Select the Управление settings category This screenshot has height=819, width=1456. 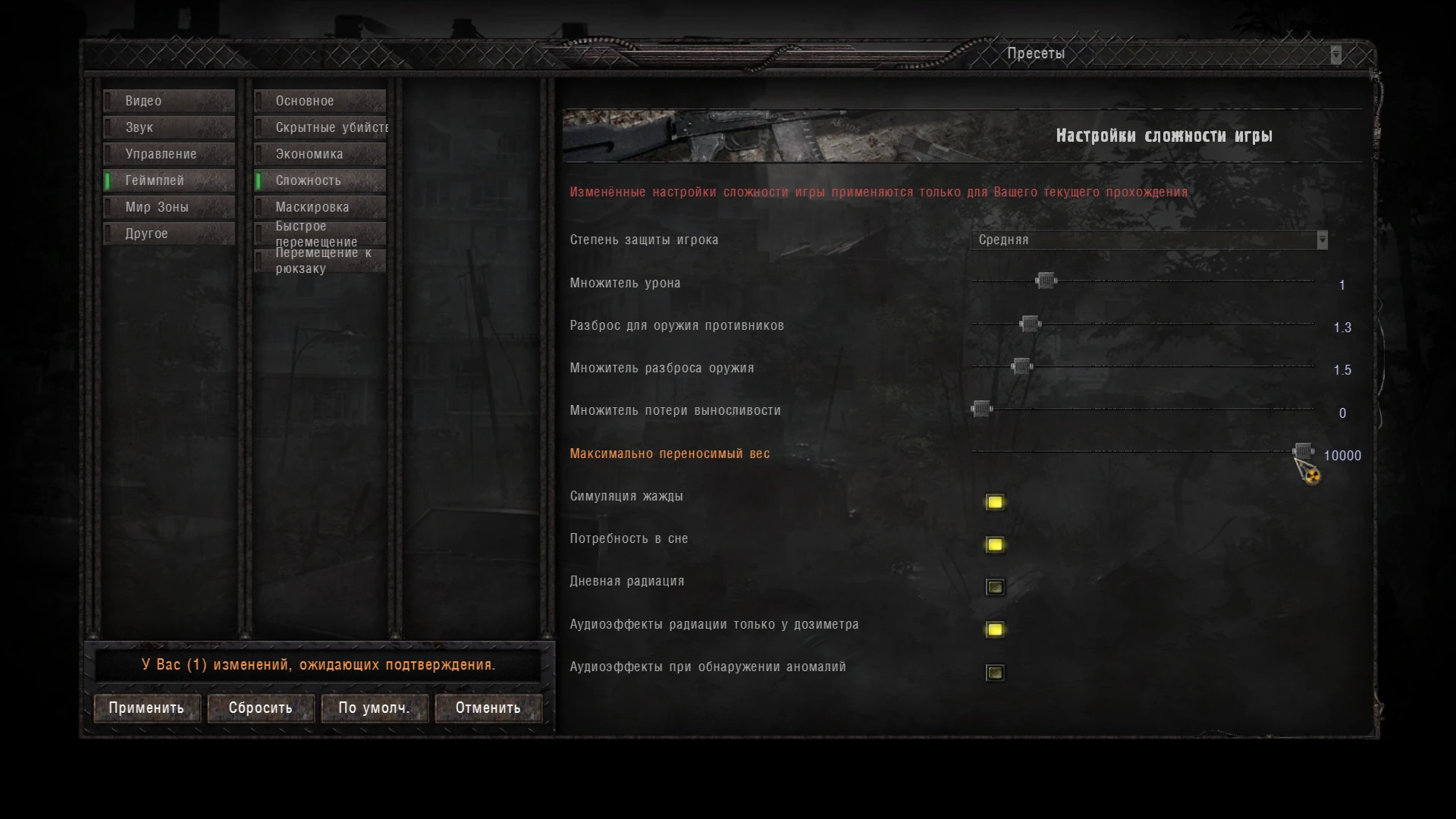click(168, 154)
